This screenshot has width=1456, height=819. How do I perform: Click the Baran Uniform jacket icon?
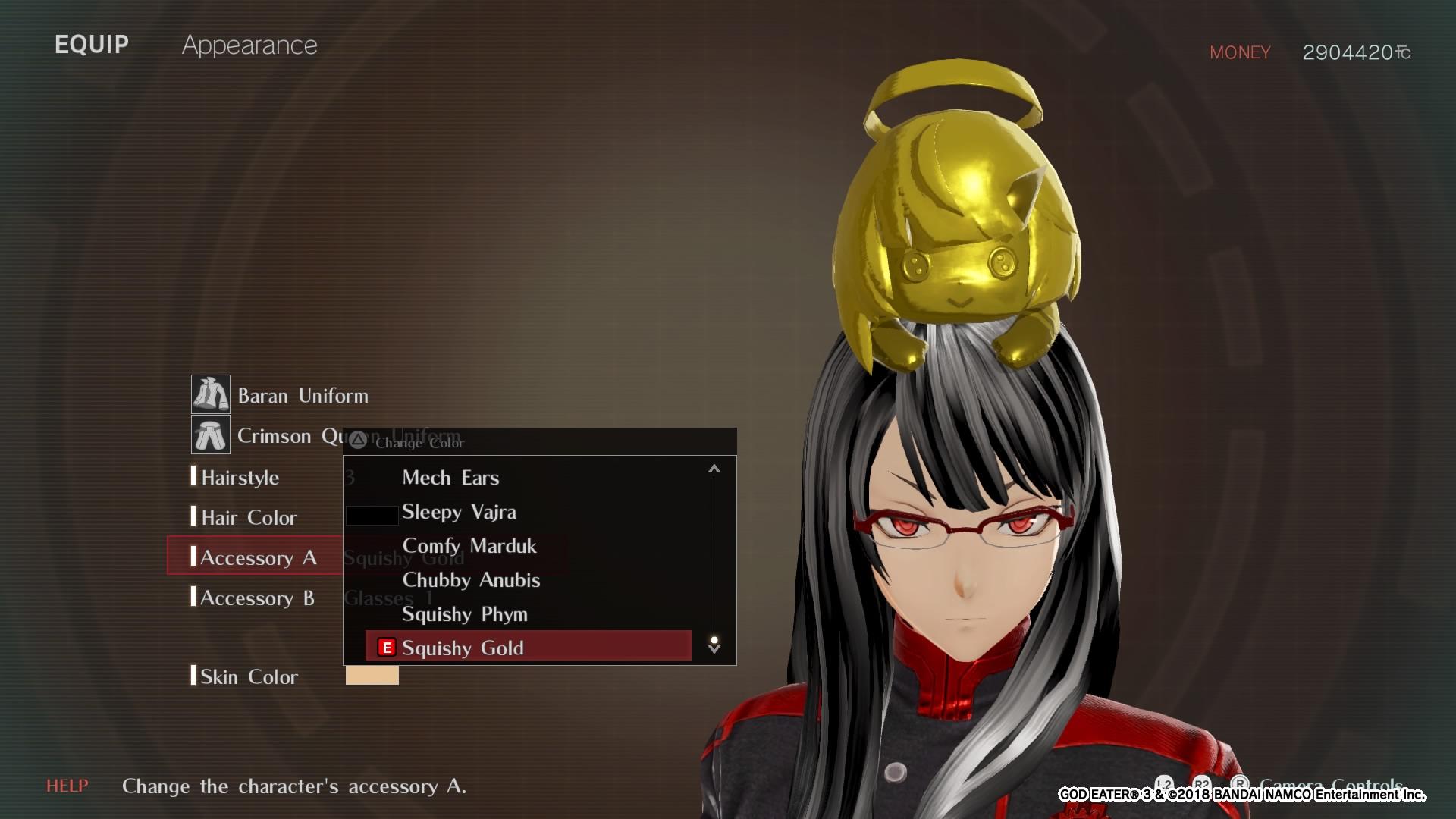tap(212, 394)
